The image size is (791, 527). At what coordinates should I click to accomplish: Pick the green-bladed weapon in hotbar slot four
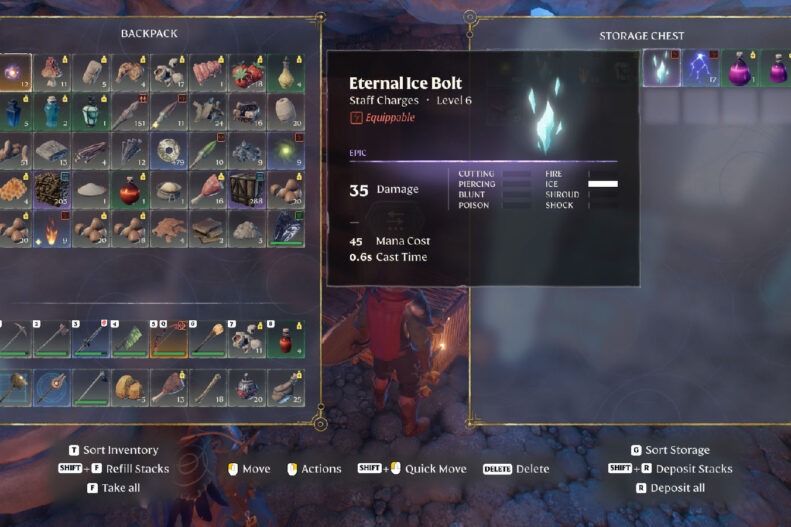point(130,340)
